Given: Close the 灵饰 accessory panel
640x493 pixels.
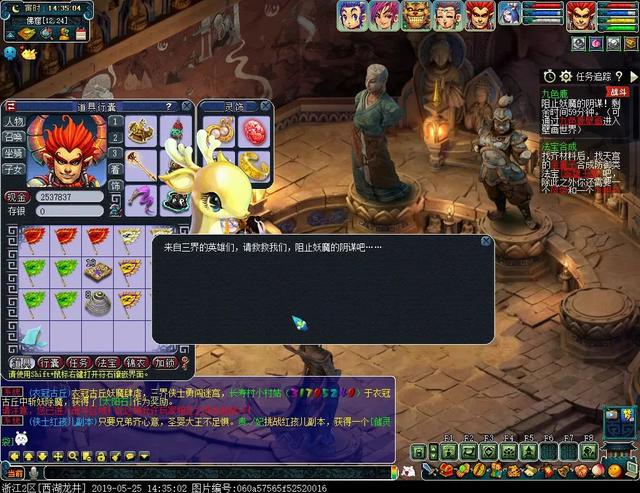Looking at the screenshot, I should 266,106.
